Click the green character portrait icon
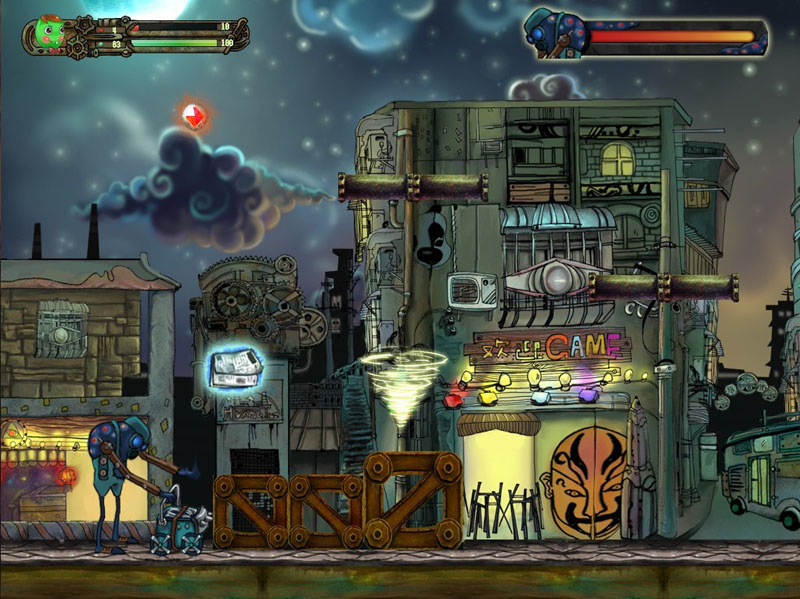 coord(48,34)
